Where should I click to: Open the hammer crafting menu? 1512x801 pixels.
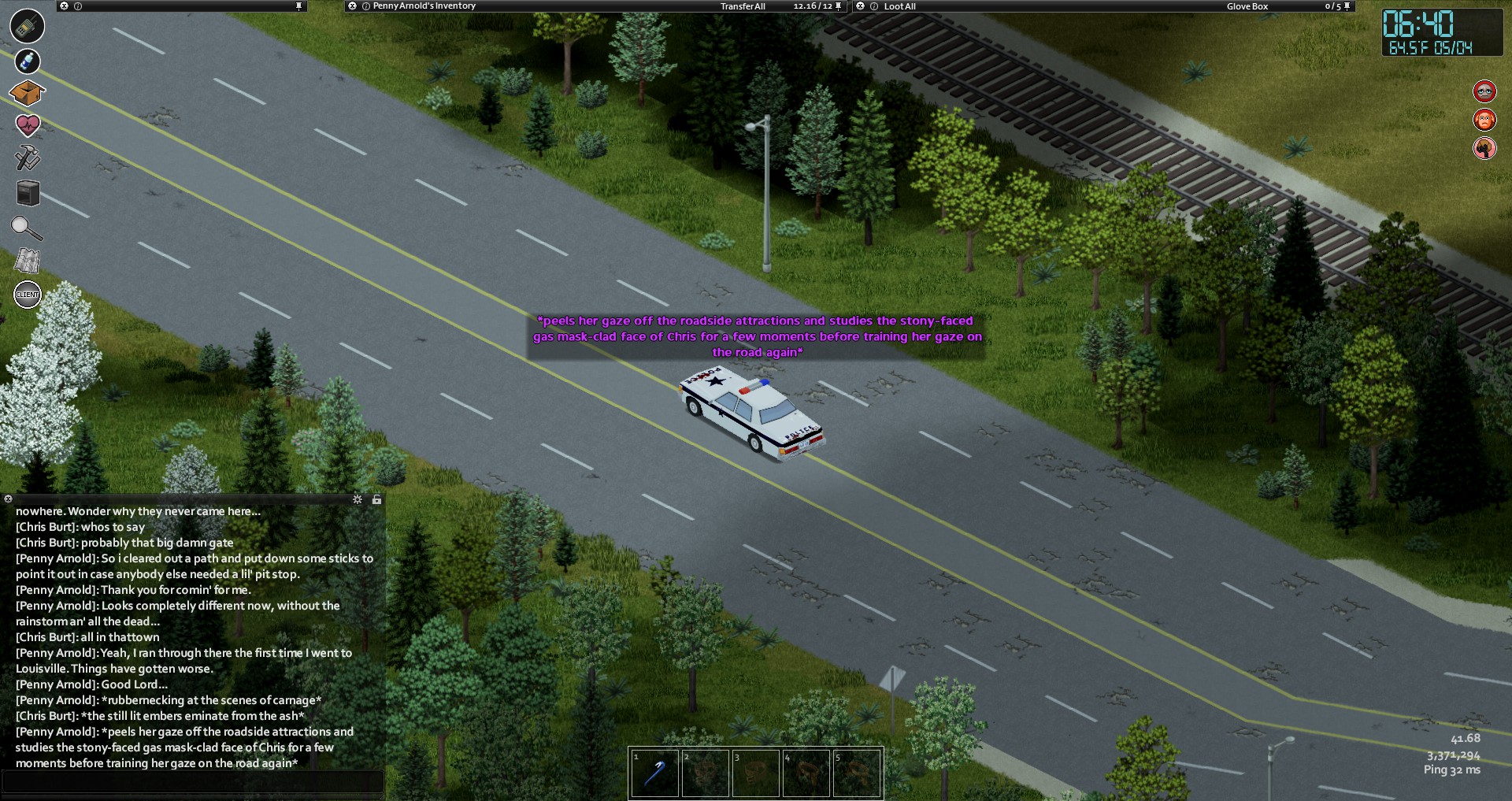click(x=28, y=157)
